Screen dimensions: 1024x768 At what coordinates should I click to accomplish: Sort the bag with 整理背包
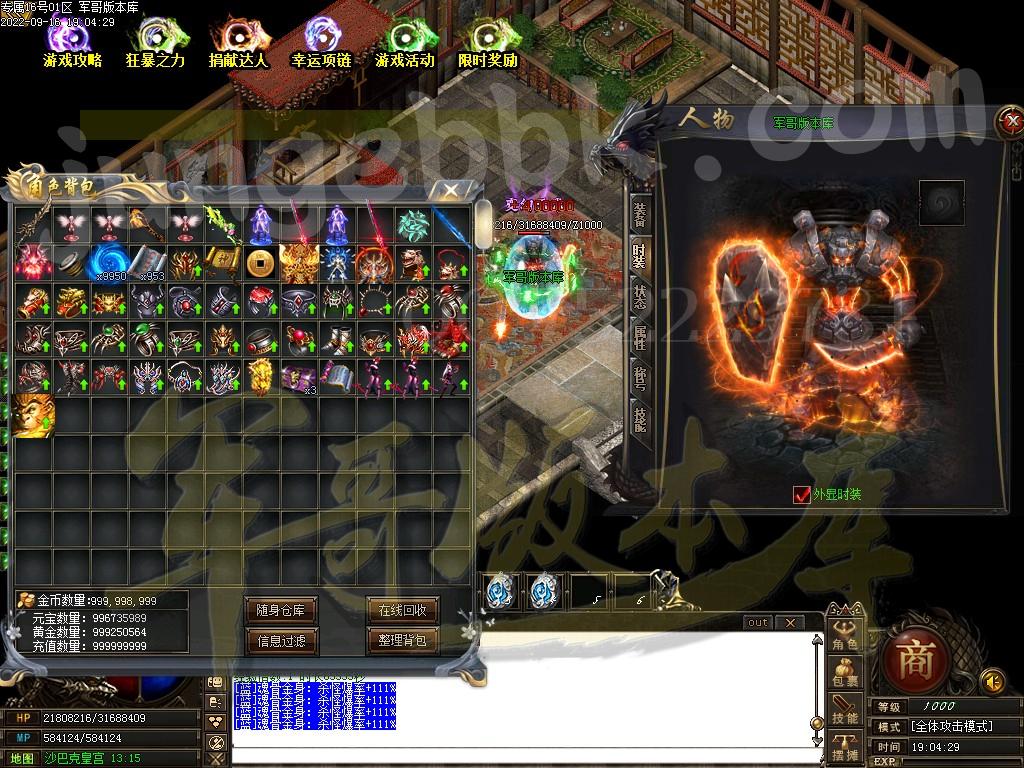click(x=402, y=640)
